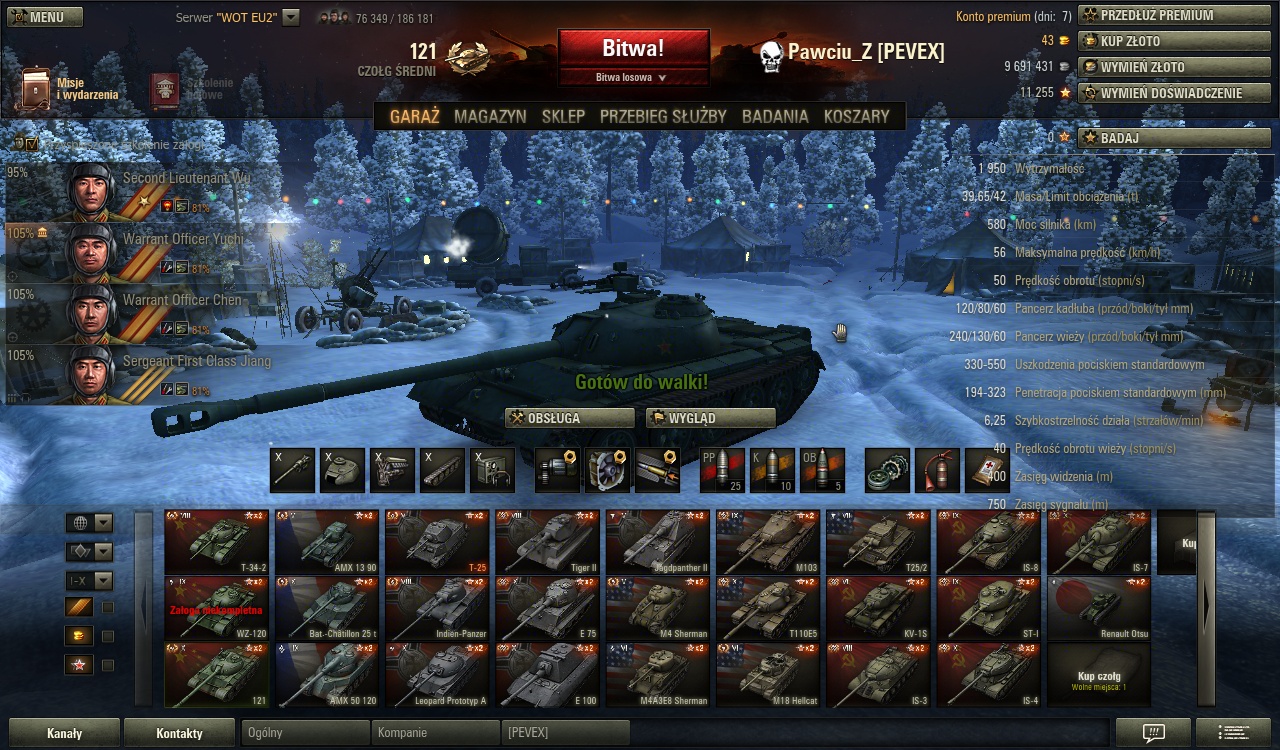Open the KOSZARY tab
This screenshot has width=1280, height=750.
pyautogui.click(x=856, y=116)
